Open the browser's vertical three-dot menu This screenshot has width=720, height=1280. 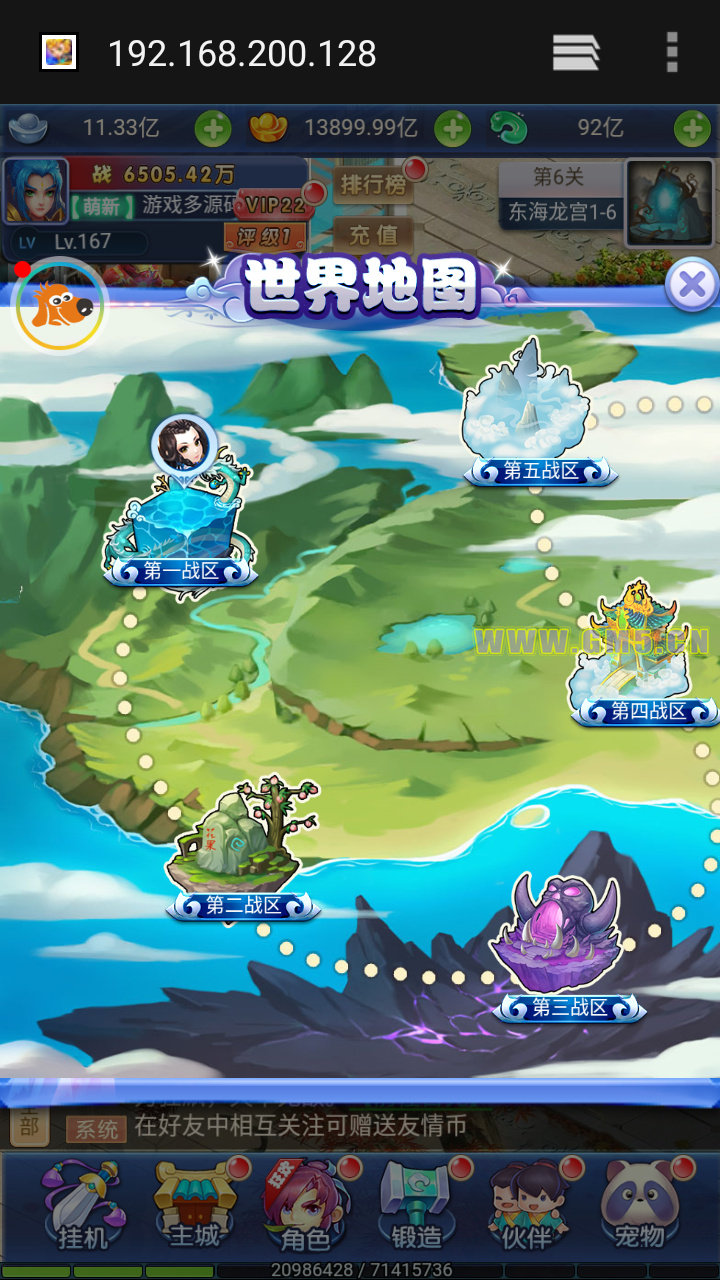(672, 52)
